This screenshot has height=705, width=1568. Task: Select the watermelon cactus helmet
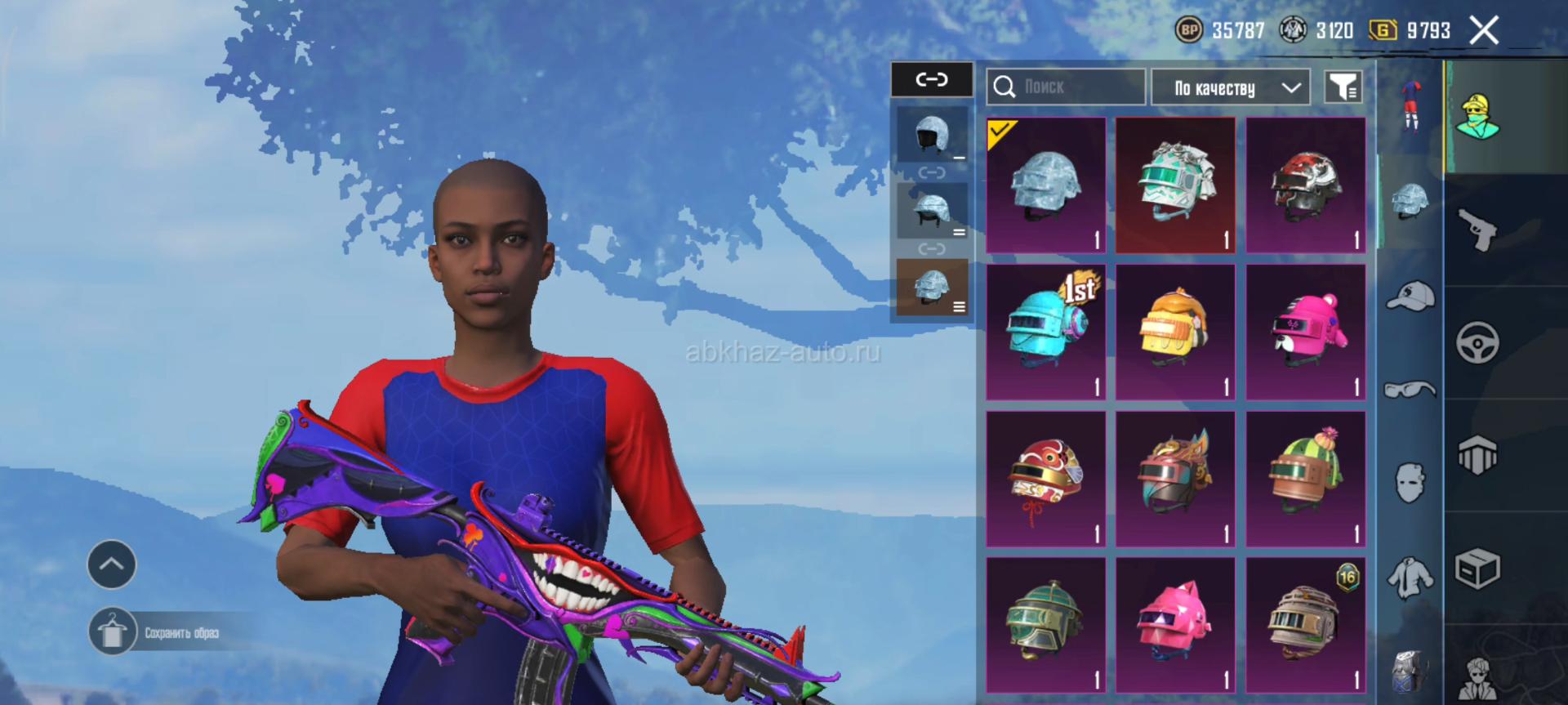click(1305, 479)
